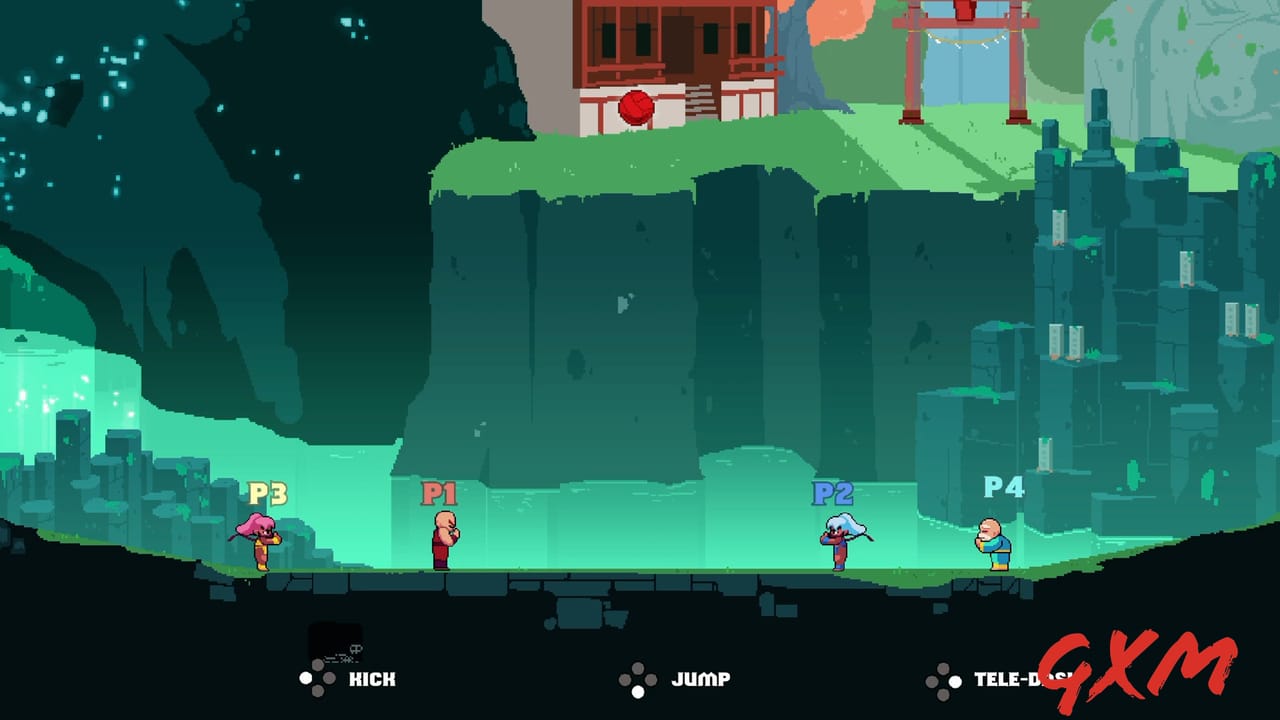Expand the dark panel above the KICK hint

(335, 637)
